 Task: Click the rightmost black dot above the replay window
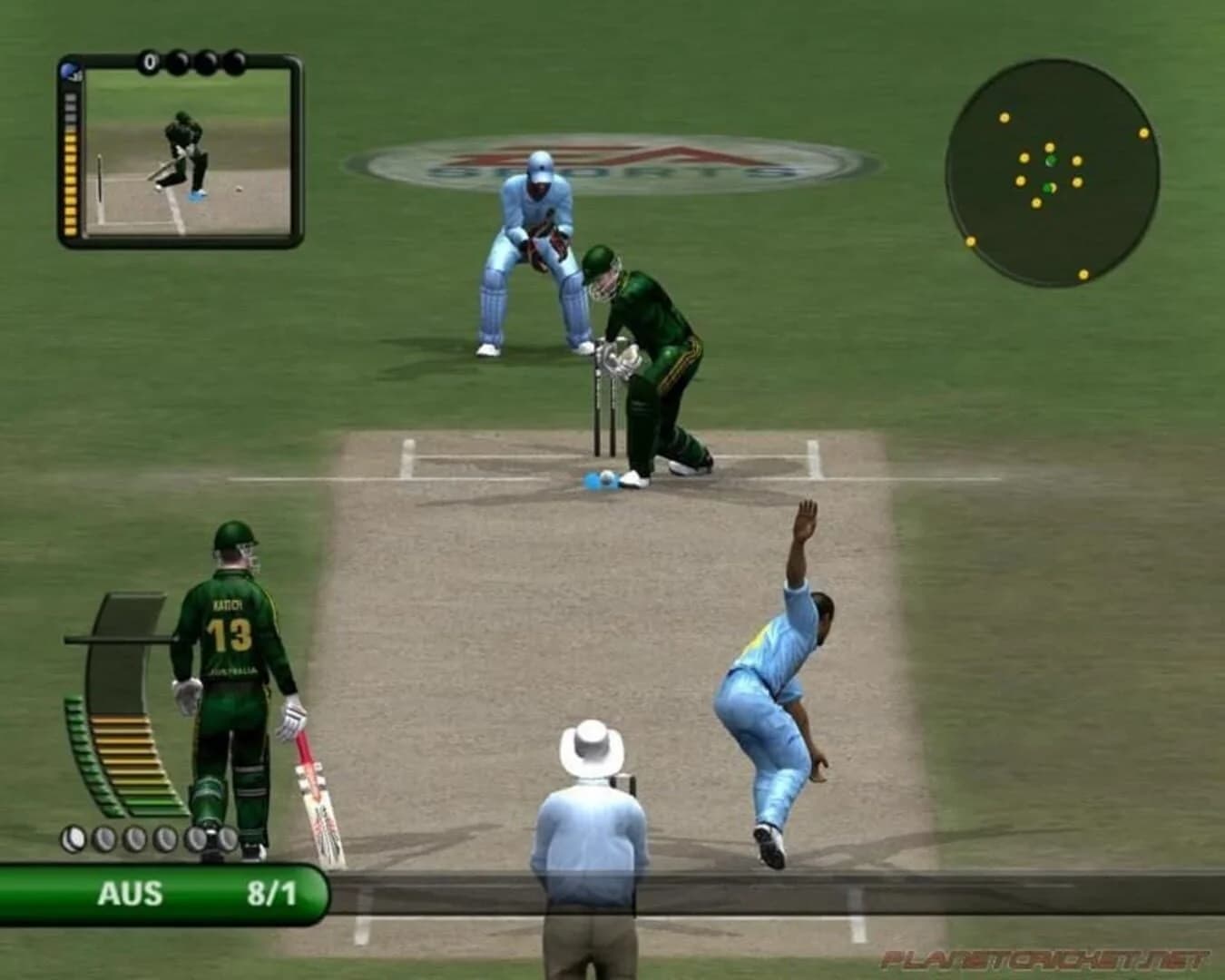click(x=234, y=62)
